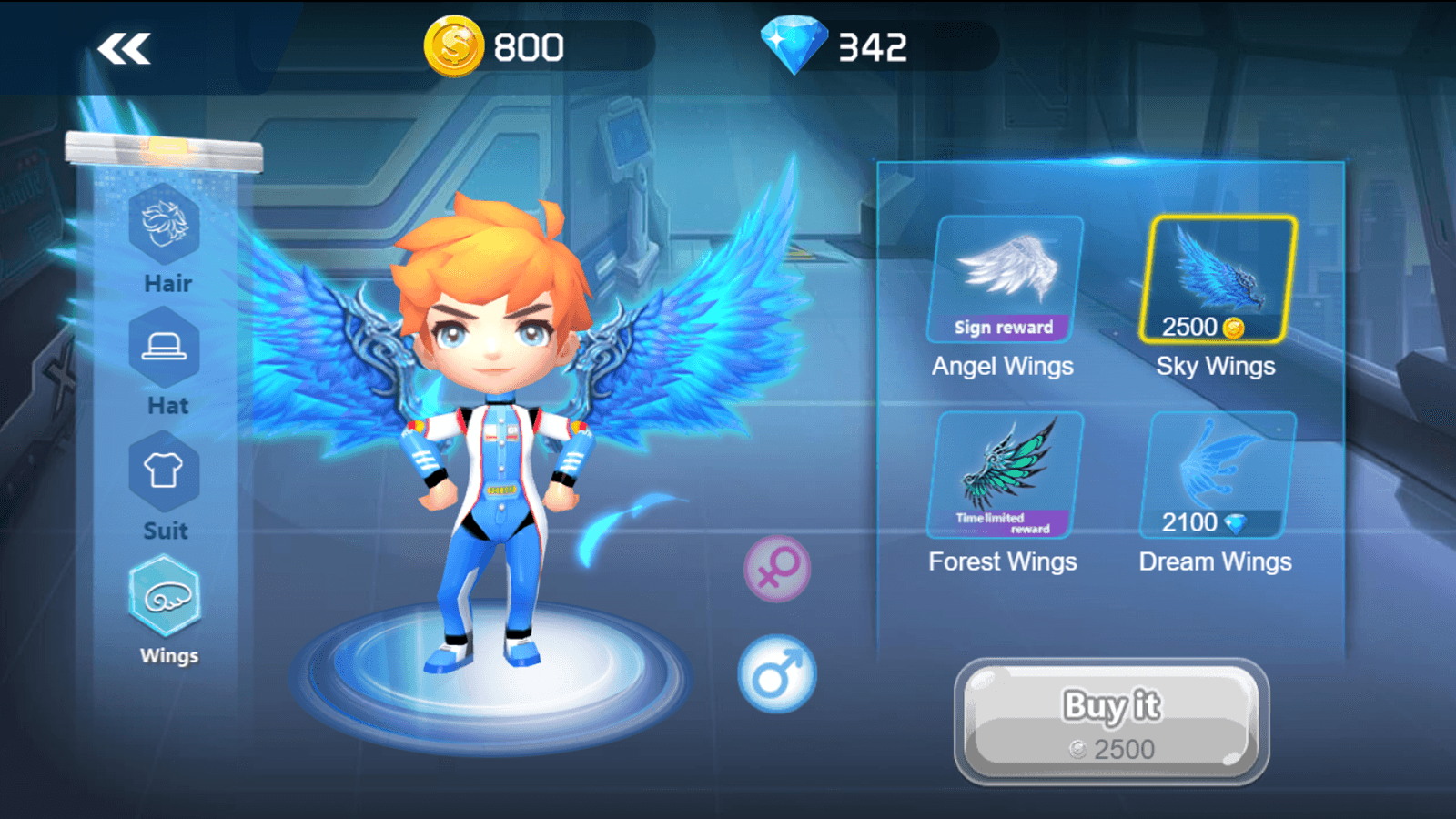Switch to the Forest Wings item
Screen dimensions: 1456x819
(1004, 469)
